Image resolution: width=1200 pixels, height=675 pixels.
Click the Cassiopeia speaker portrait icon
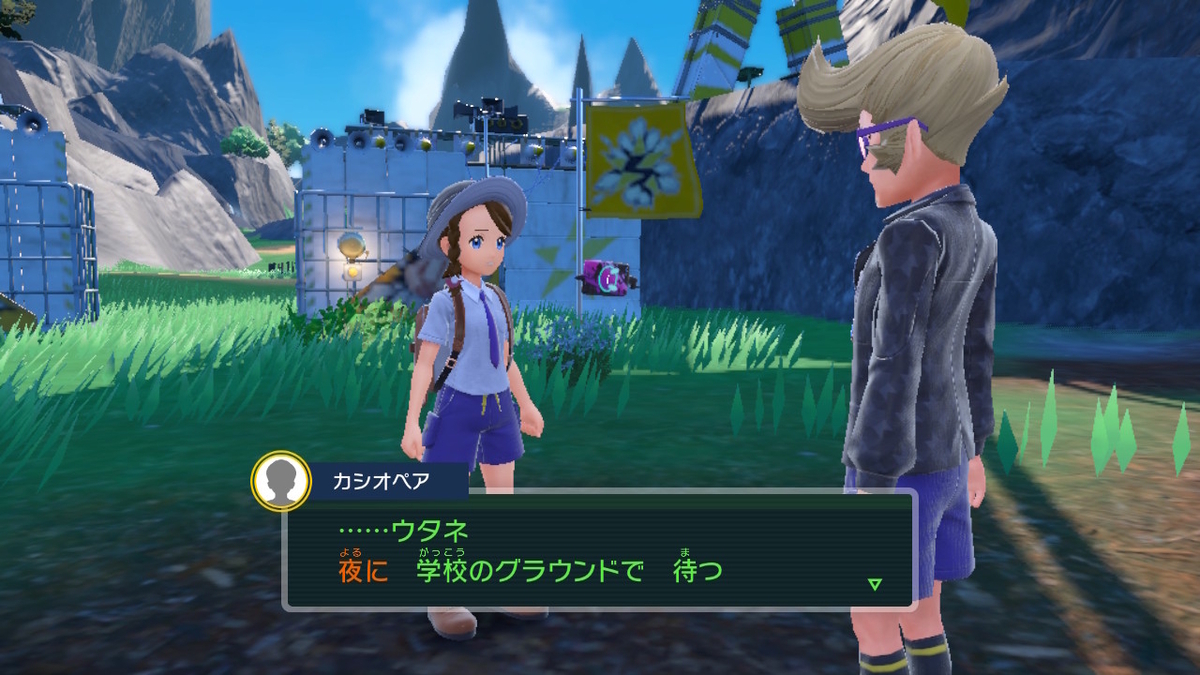280,480
